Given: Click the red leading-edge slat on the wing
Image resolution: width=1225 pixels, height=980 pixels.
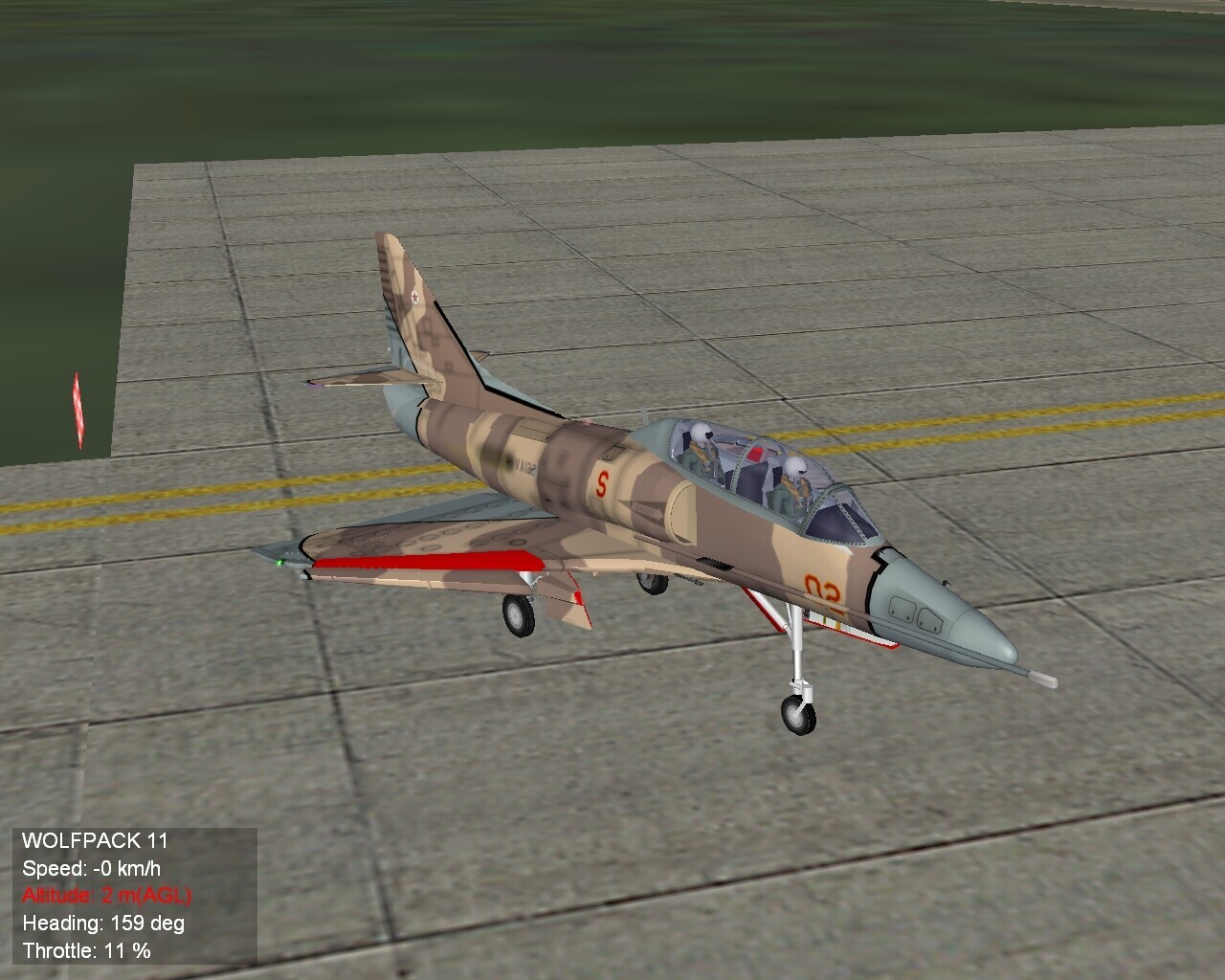Looking at the screenshot, I should tap(431, 560).
